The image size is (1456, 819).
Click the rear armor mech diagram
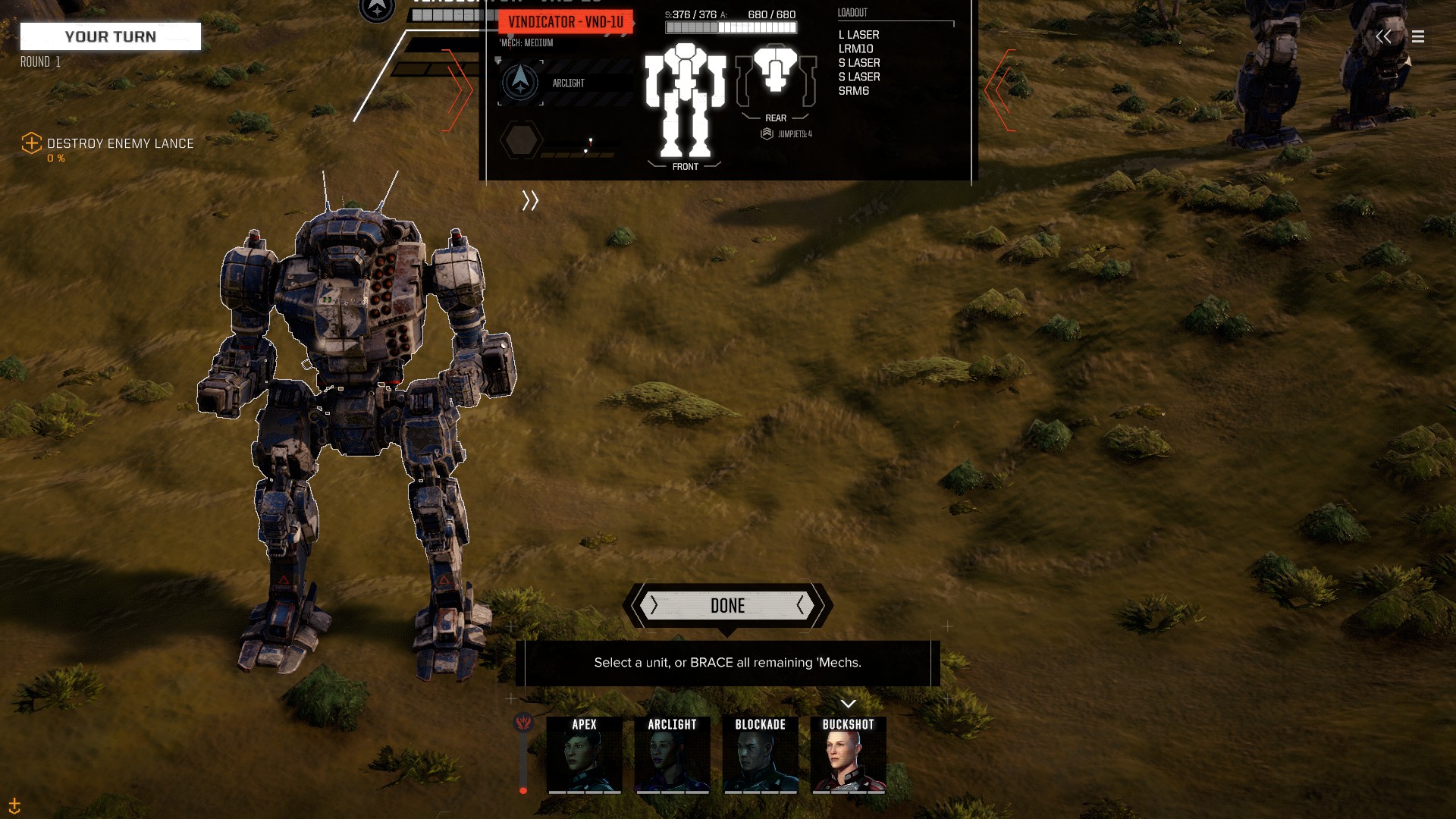[x=775, y=76]
